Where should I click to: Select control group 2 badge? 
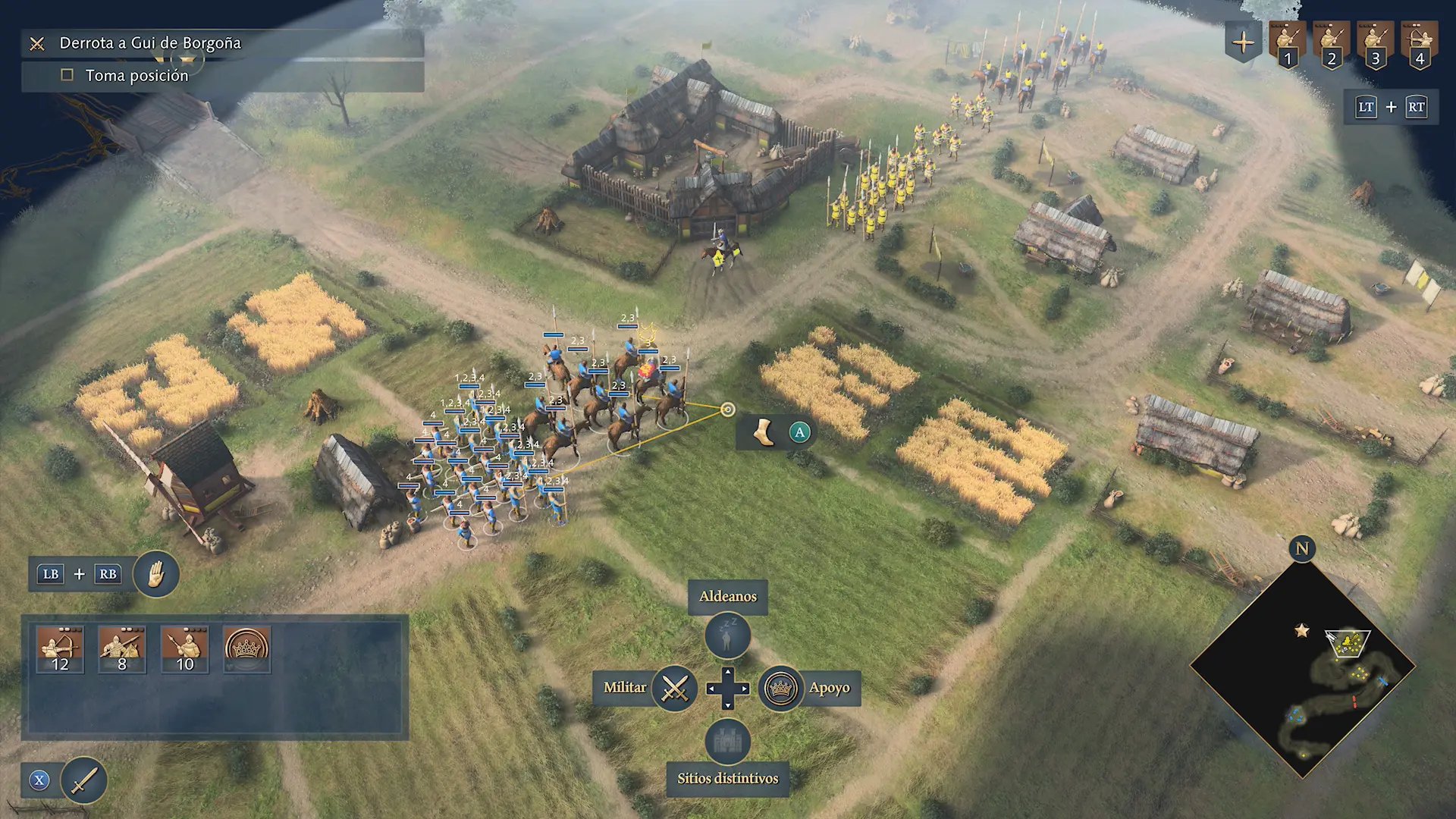1331,44
